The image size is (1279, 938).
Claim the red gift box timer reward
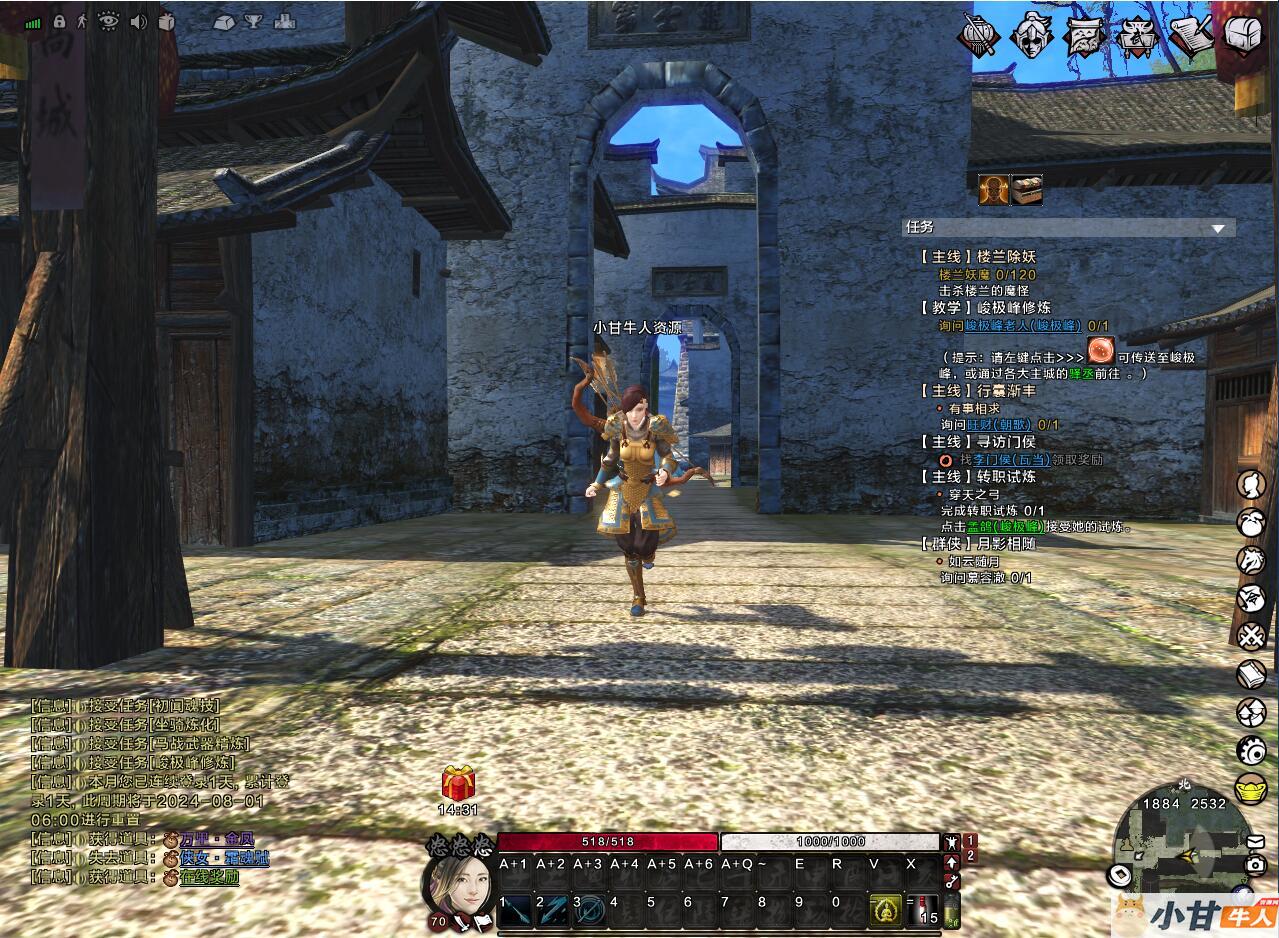(x=459, y=784)
